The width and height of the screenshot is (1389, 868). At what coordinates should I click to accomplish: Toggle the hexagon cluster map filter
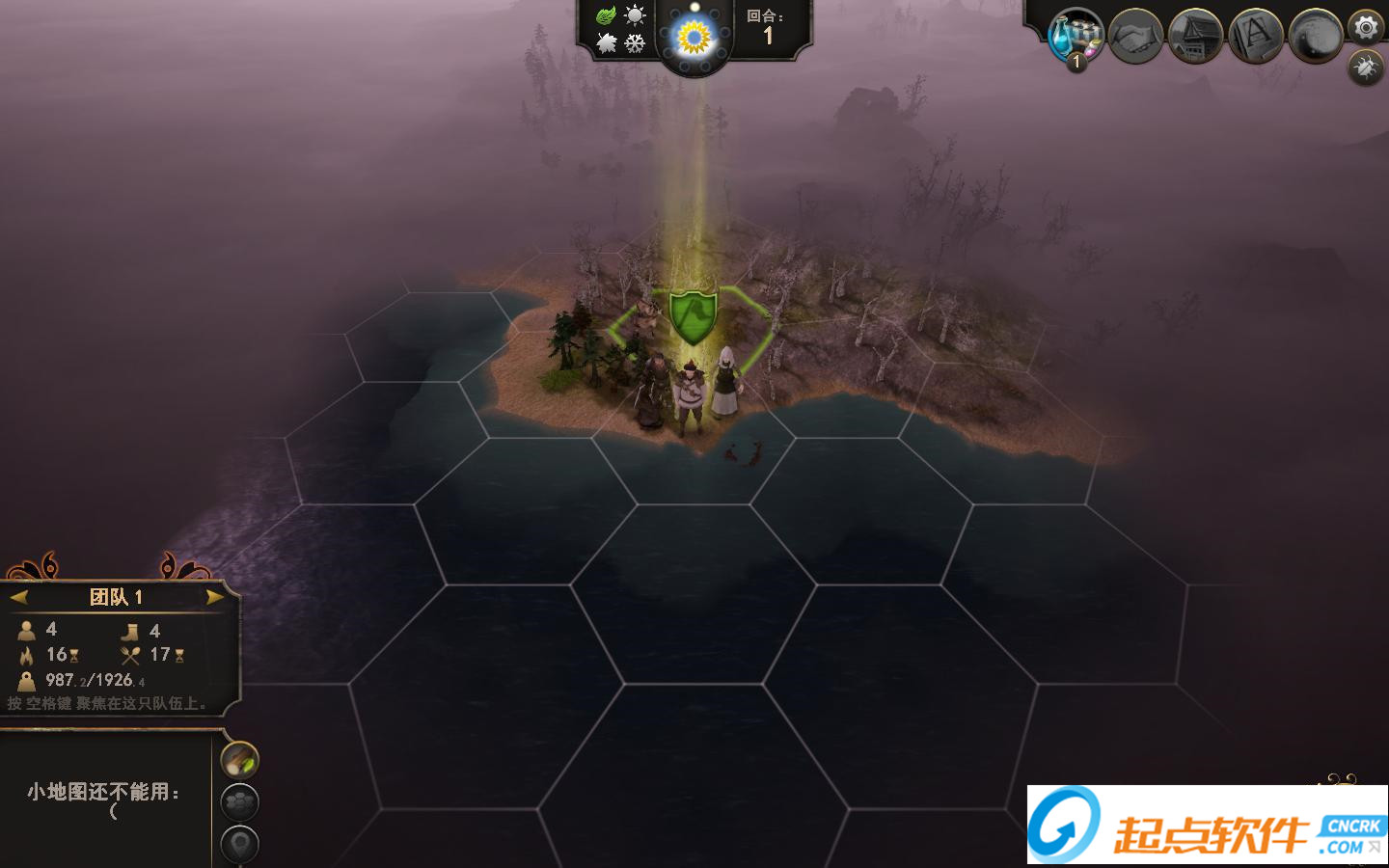coord(240,801)
